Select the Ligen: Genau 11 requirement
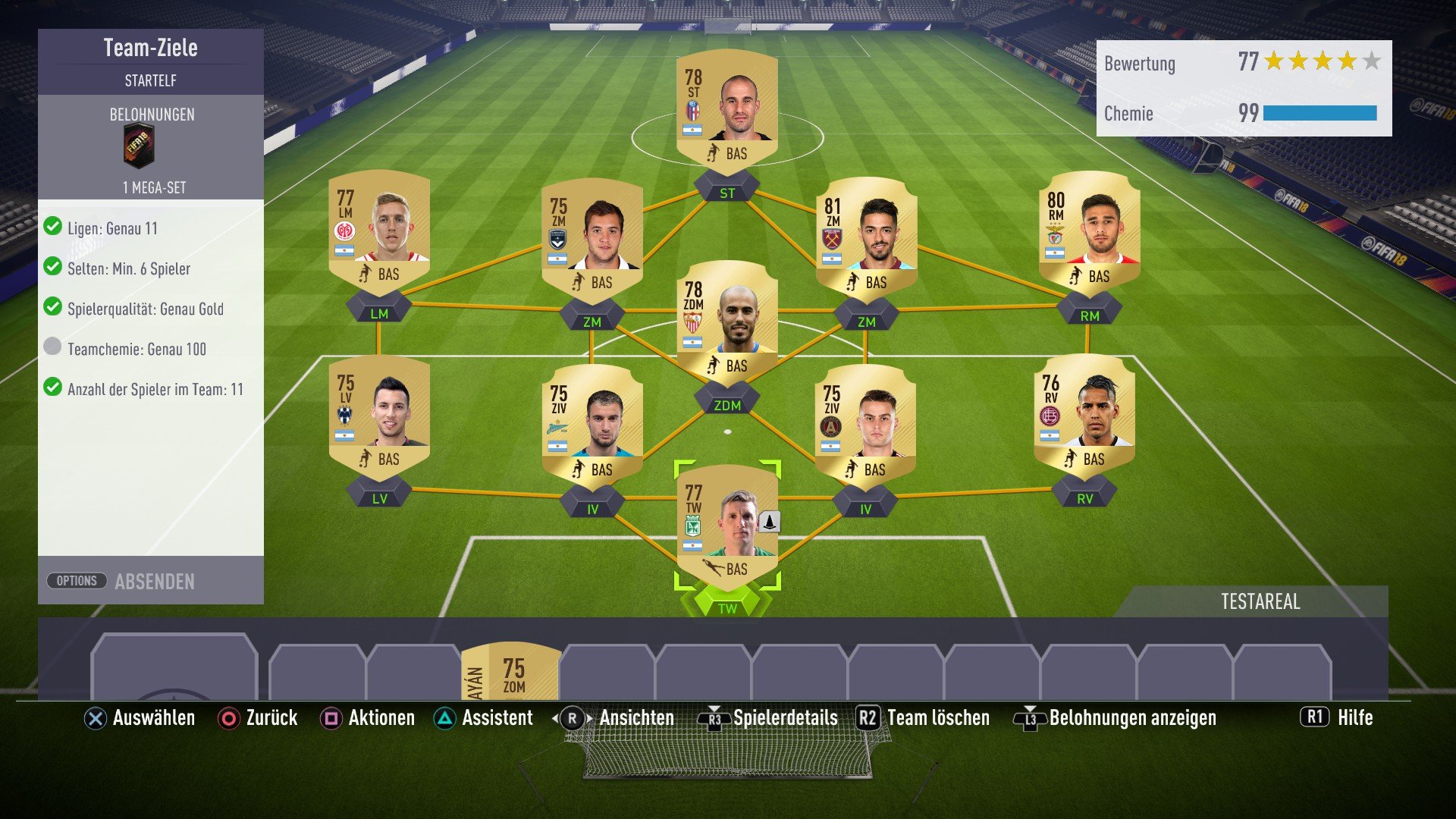 point(112,228)
